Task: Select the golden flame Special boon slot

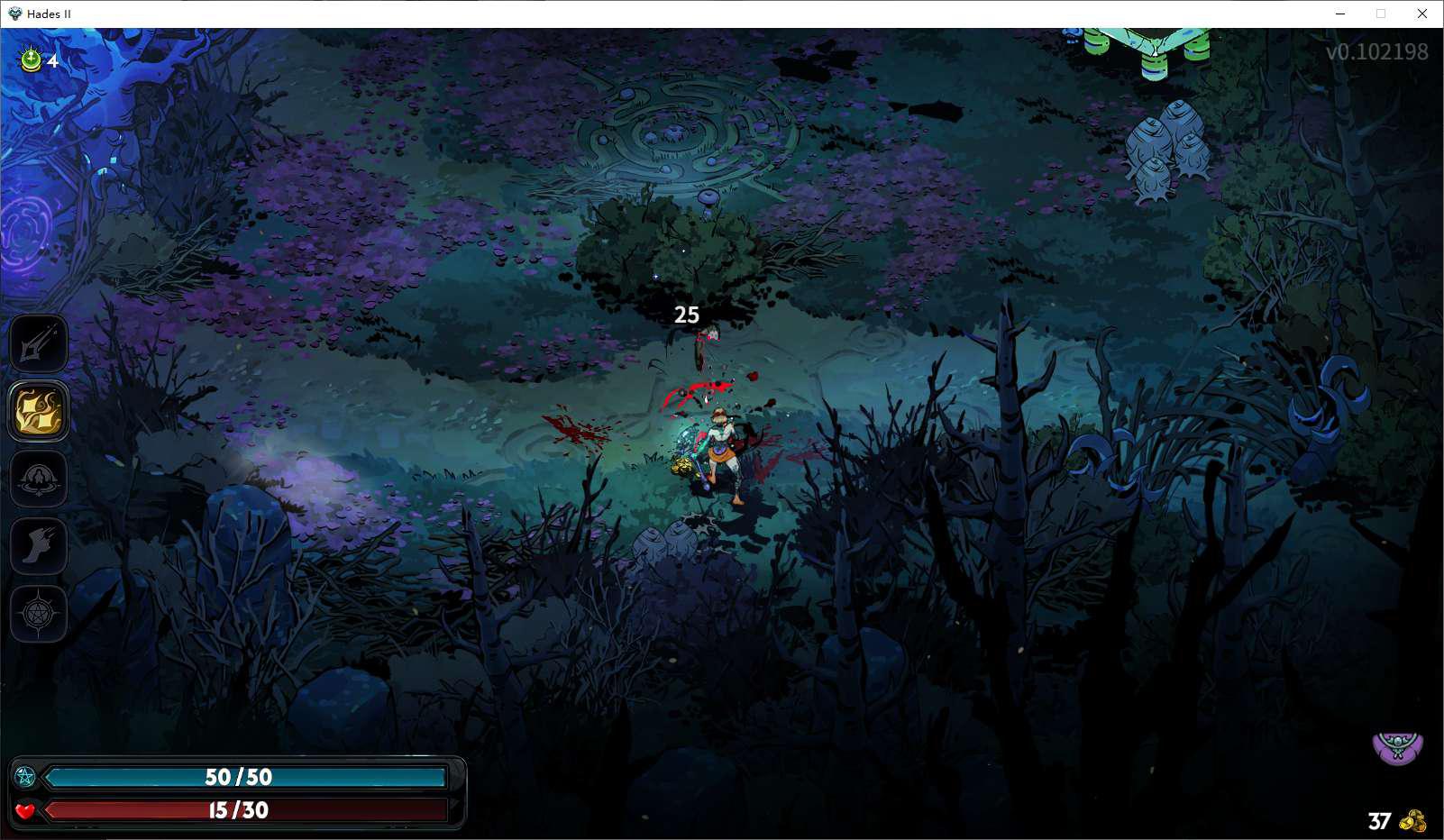Action: click(x=39, y=411)
